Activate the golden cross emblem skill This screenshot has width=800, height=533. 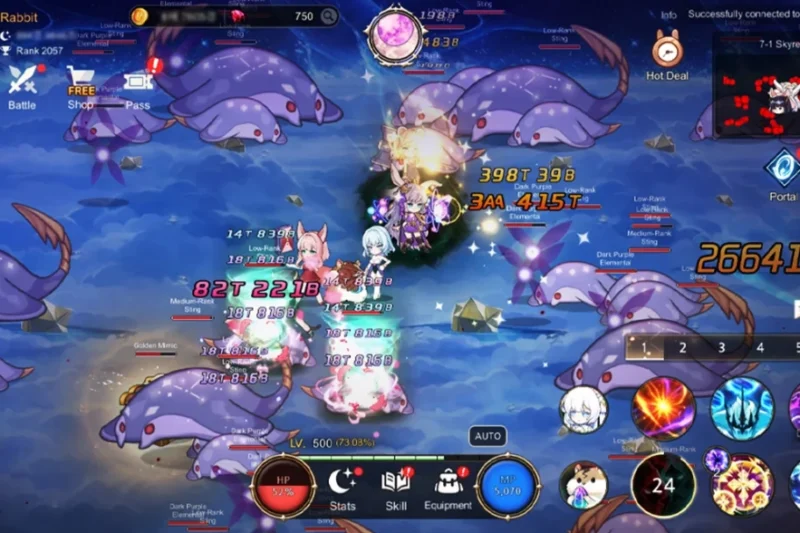741,485
